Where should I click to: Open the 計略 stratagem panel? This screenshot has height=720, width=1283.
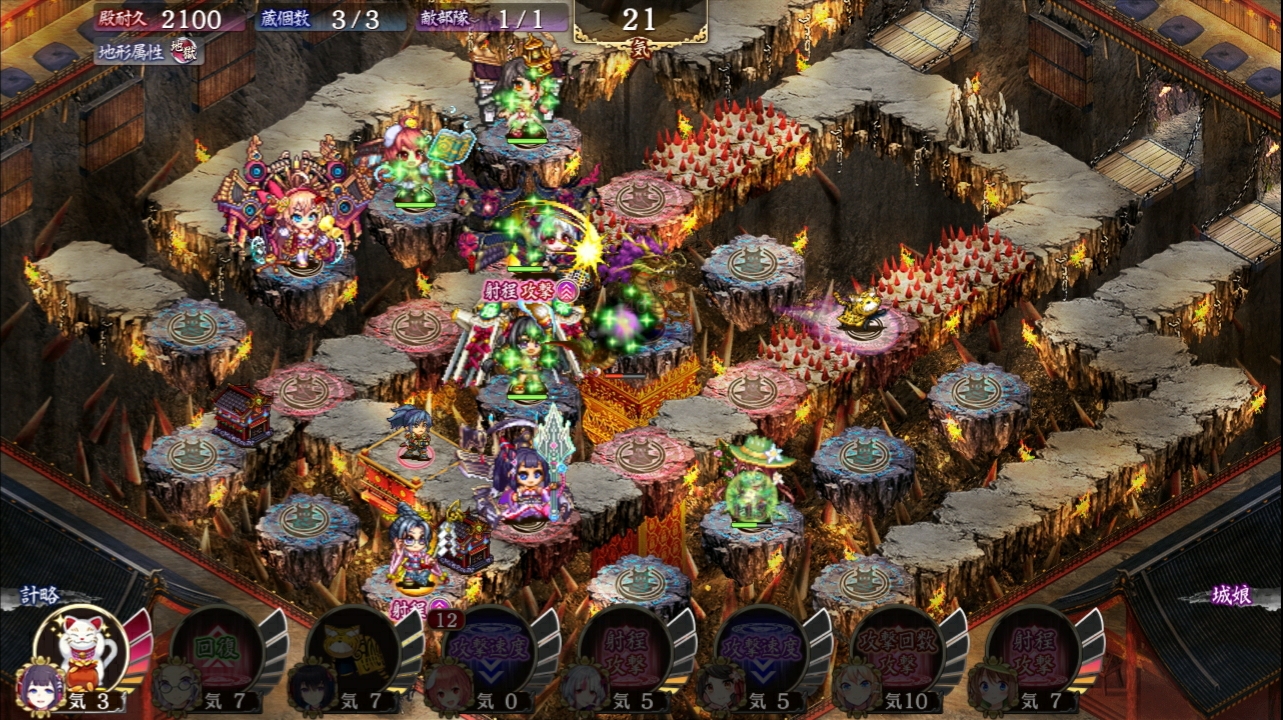(40, 595)
